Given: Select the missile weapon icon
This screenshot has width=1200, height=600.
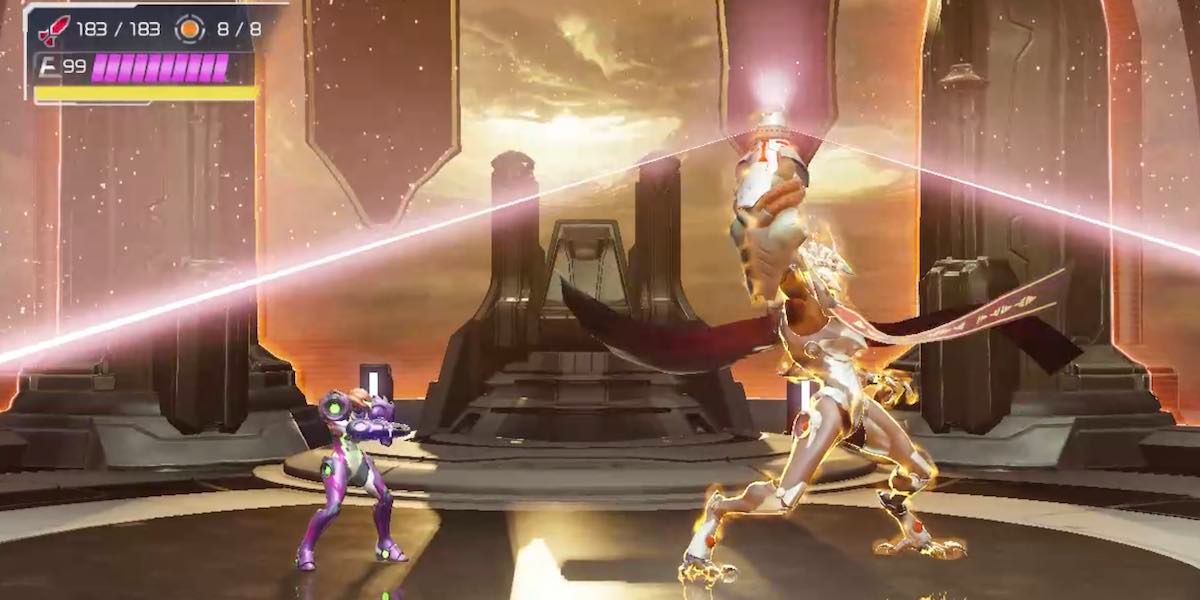Looking at the screenshot, I should tap(53, 29).
